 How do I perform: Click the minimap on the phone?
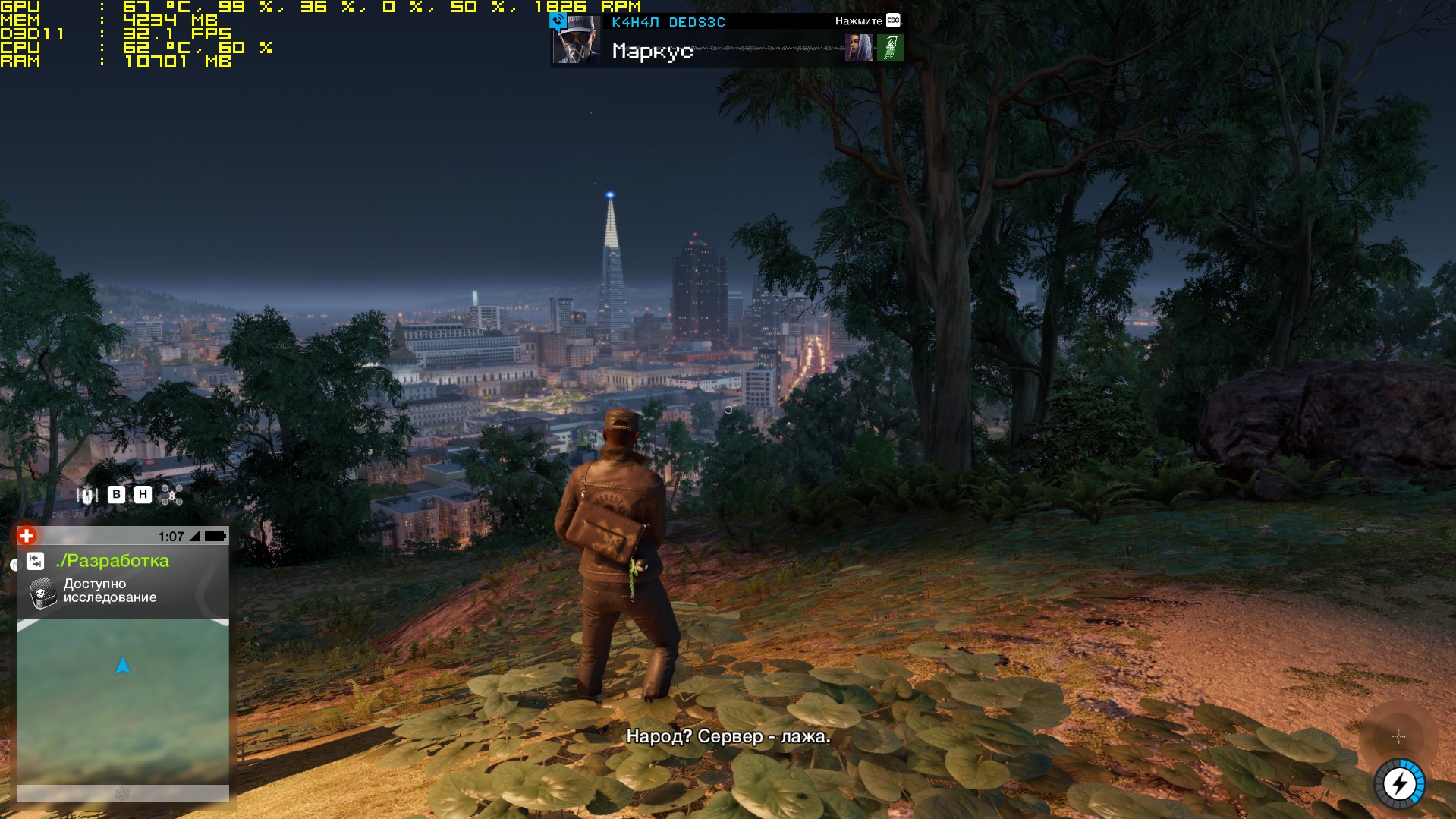coord(123,700)
